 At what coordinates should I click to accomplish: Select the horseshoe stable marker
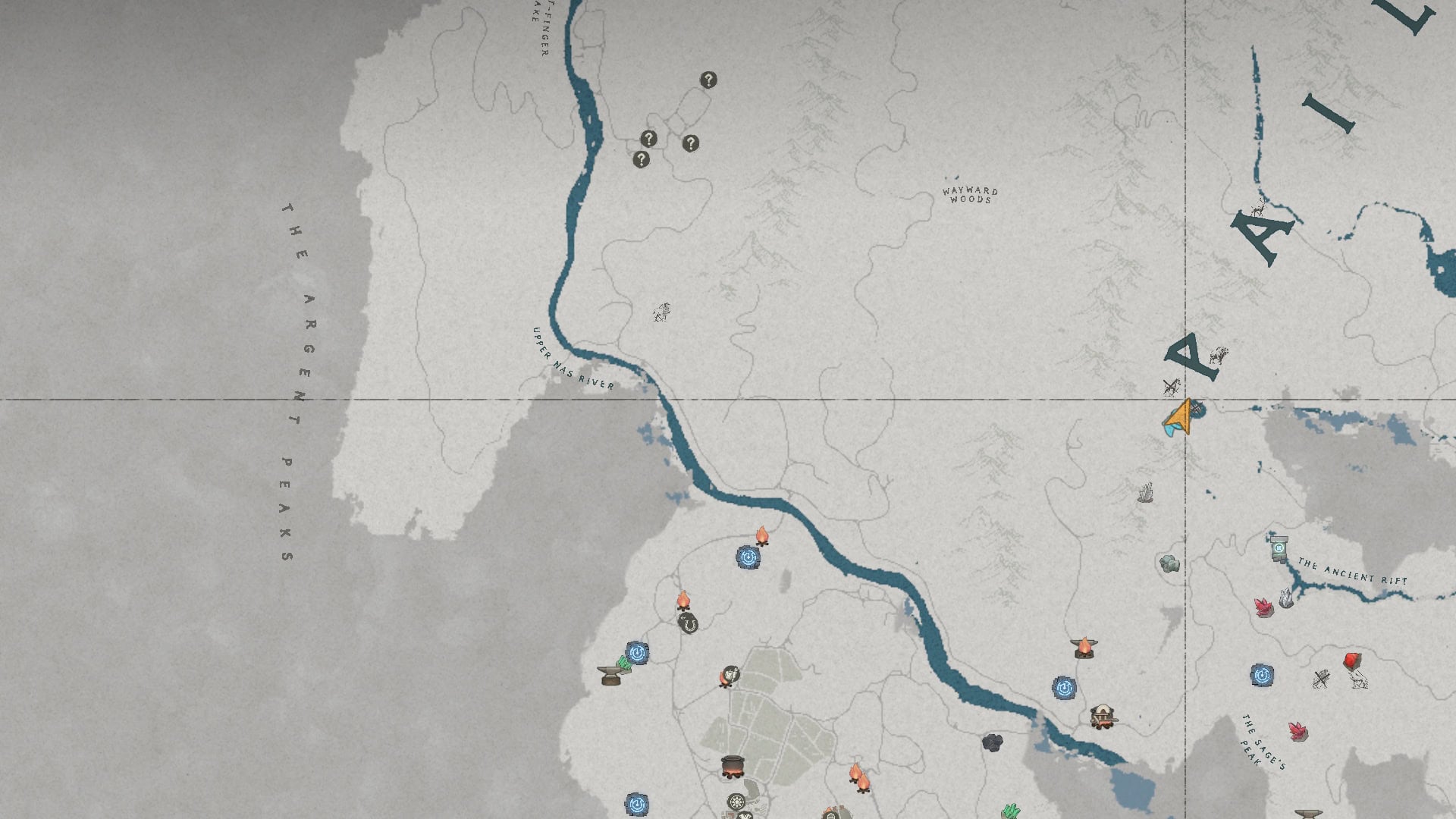pyautogui.click(x=688, y=624)
